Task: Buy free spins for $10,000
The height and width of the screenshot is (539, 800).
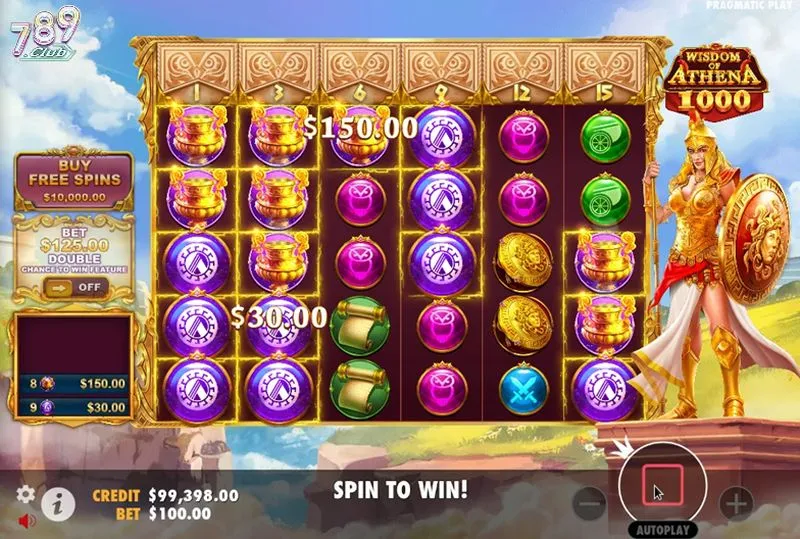Action: pyautogui.click(x=72, y=181)
